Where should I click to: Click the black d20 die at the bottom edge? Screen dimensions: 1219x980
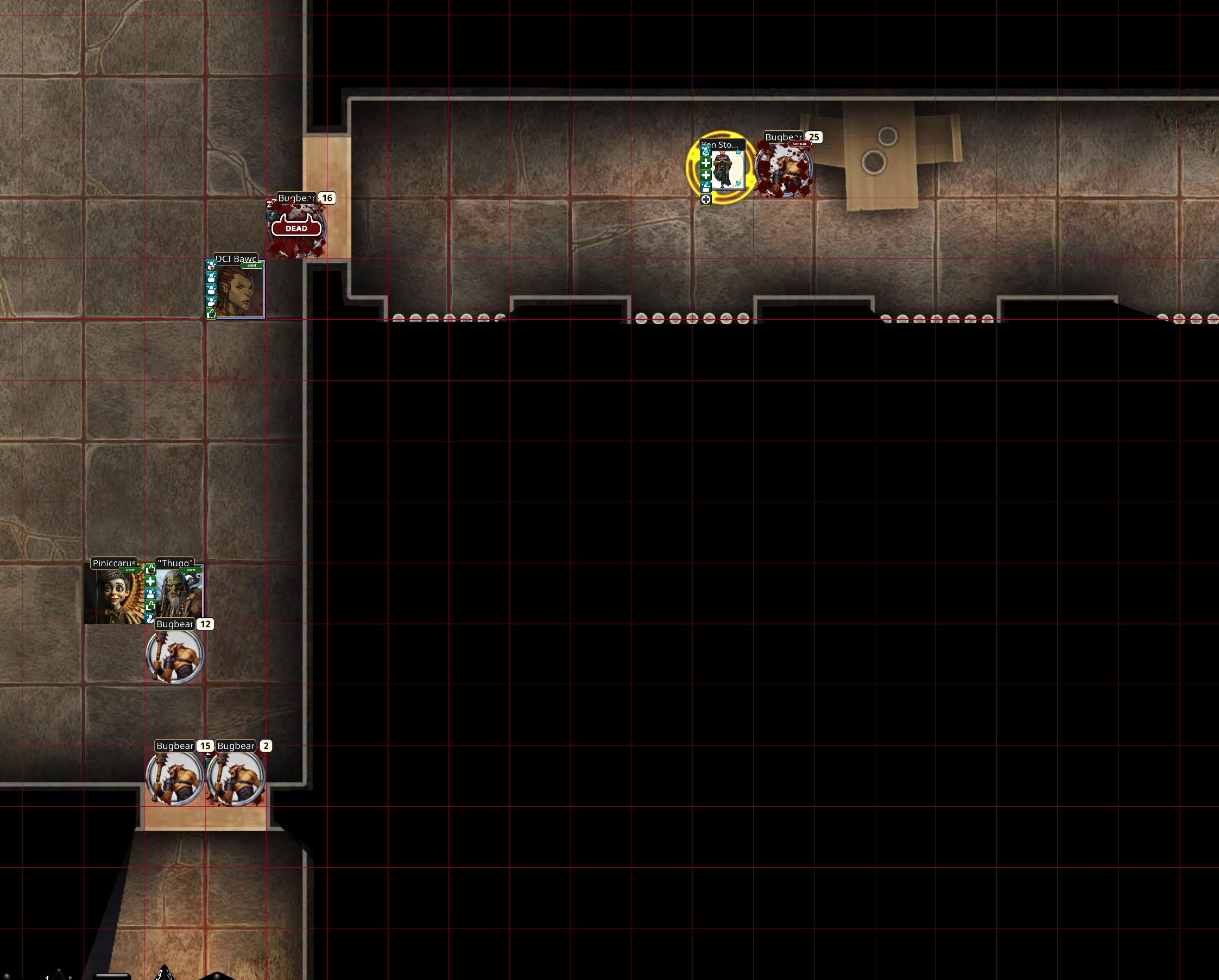pos(215,977)
